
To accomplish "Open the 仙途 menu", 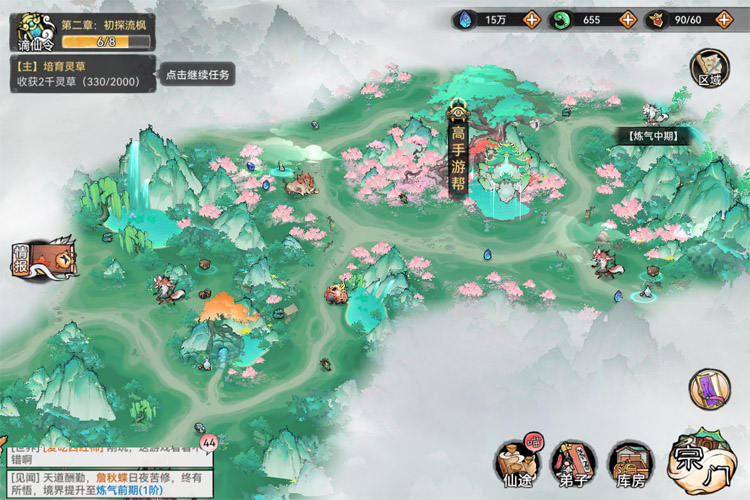I will [517, 460].
